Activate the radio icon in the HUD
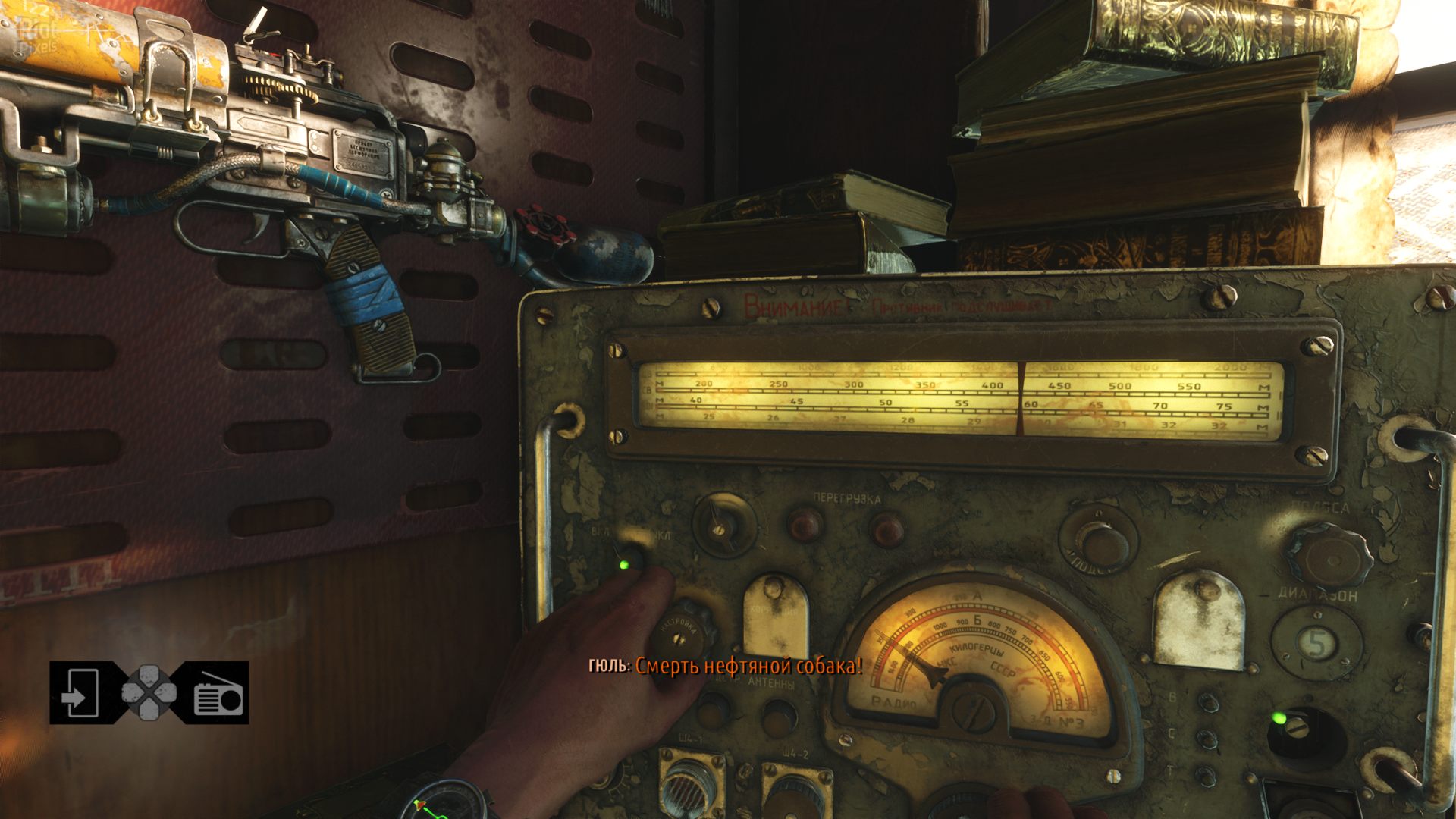 [218, 694]
